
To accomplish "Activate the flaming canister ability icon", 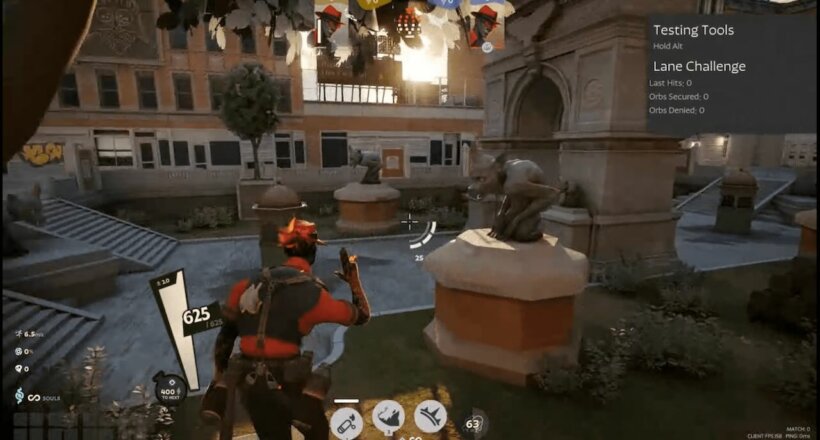I will [x=345, y=420].
